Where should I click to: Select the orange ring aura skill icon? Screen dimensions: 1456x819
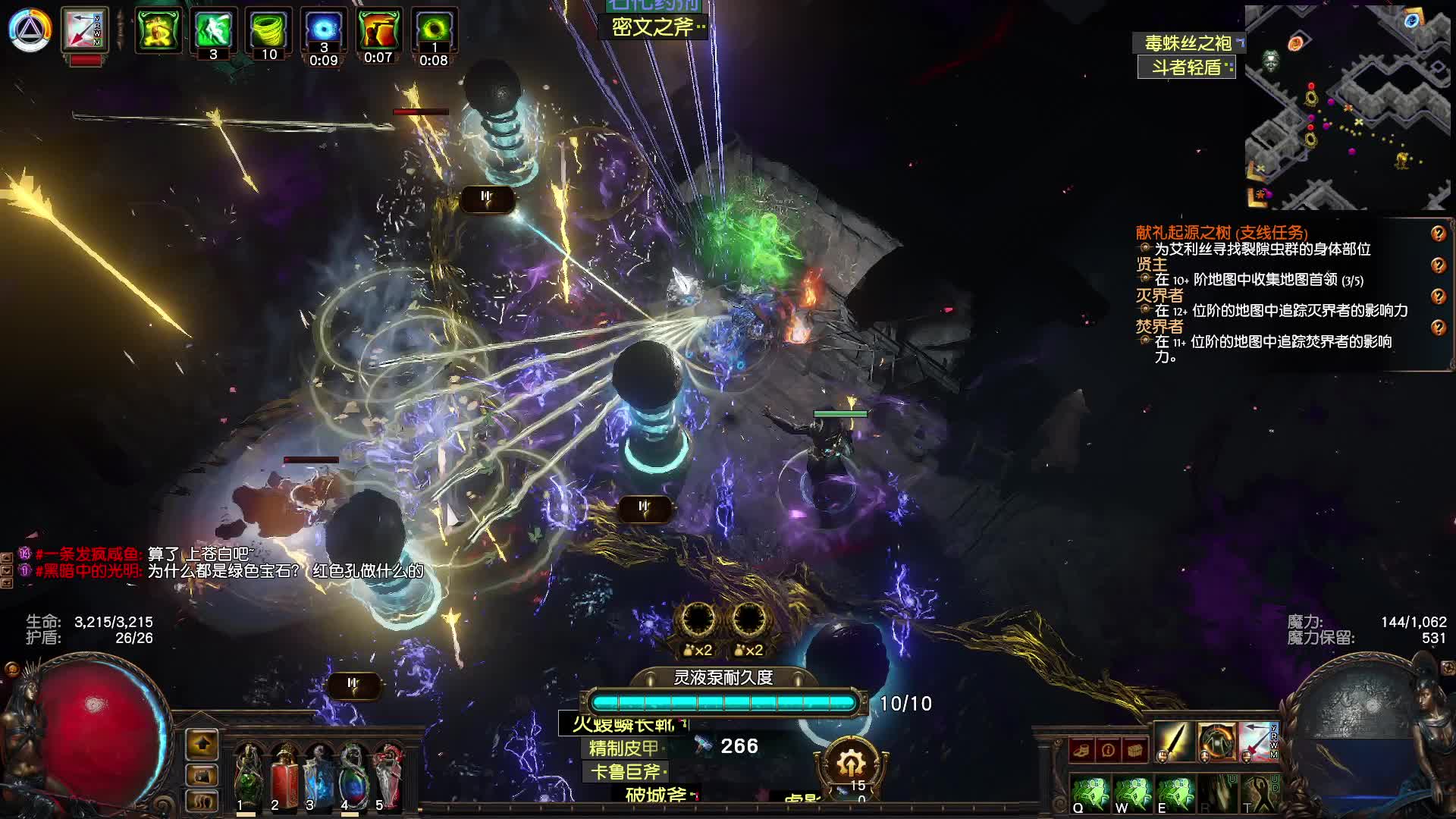pos(1216,741)
